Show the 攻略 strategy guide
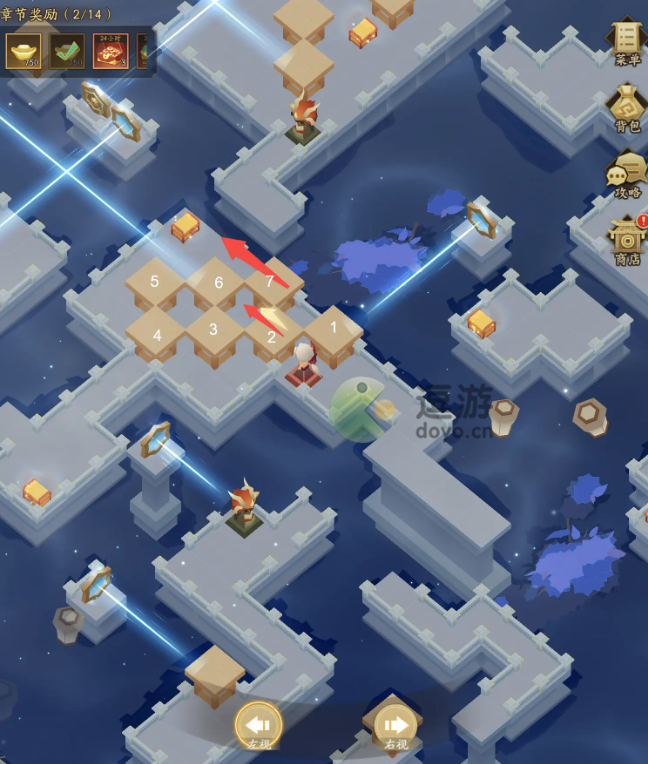The image size is (648, 764). [627, 174]
